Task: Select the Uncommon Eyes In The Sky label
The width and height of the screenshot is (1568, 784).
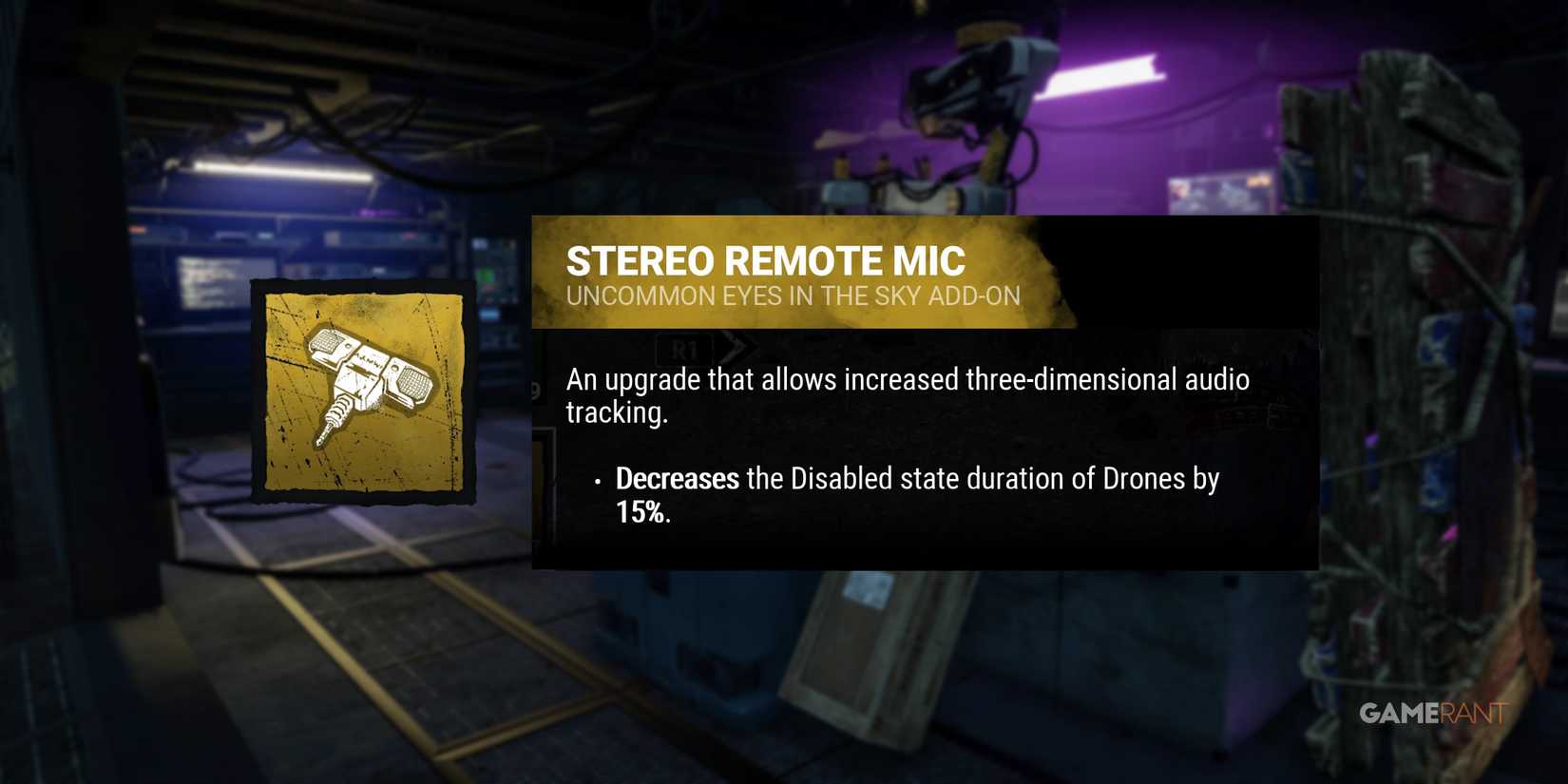Action: 794,296
